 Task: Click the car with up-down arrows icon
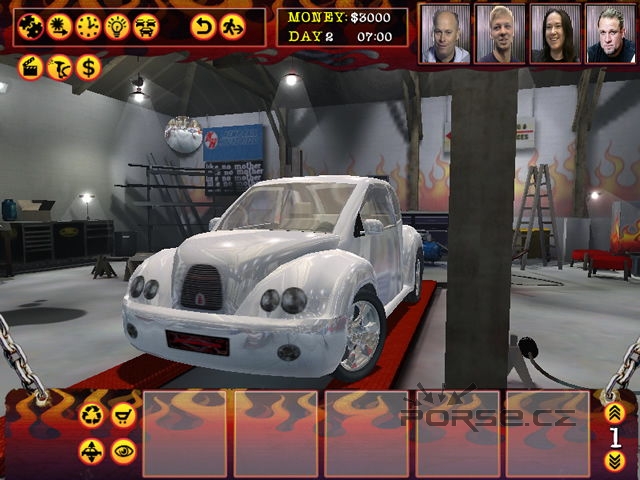click(x=92, y=450)
